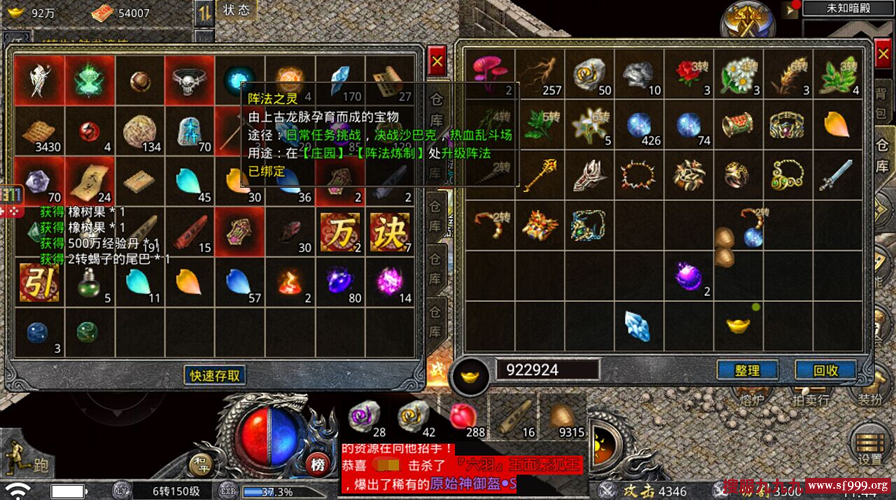
Task: Select the red mushroom item slot
Action: (491, 74)
